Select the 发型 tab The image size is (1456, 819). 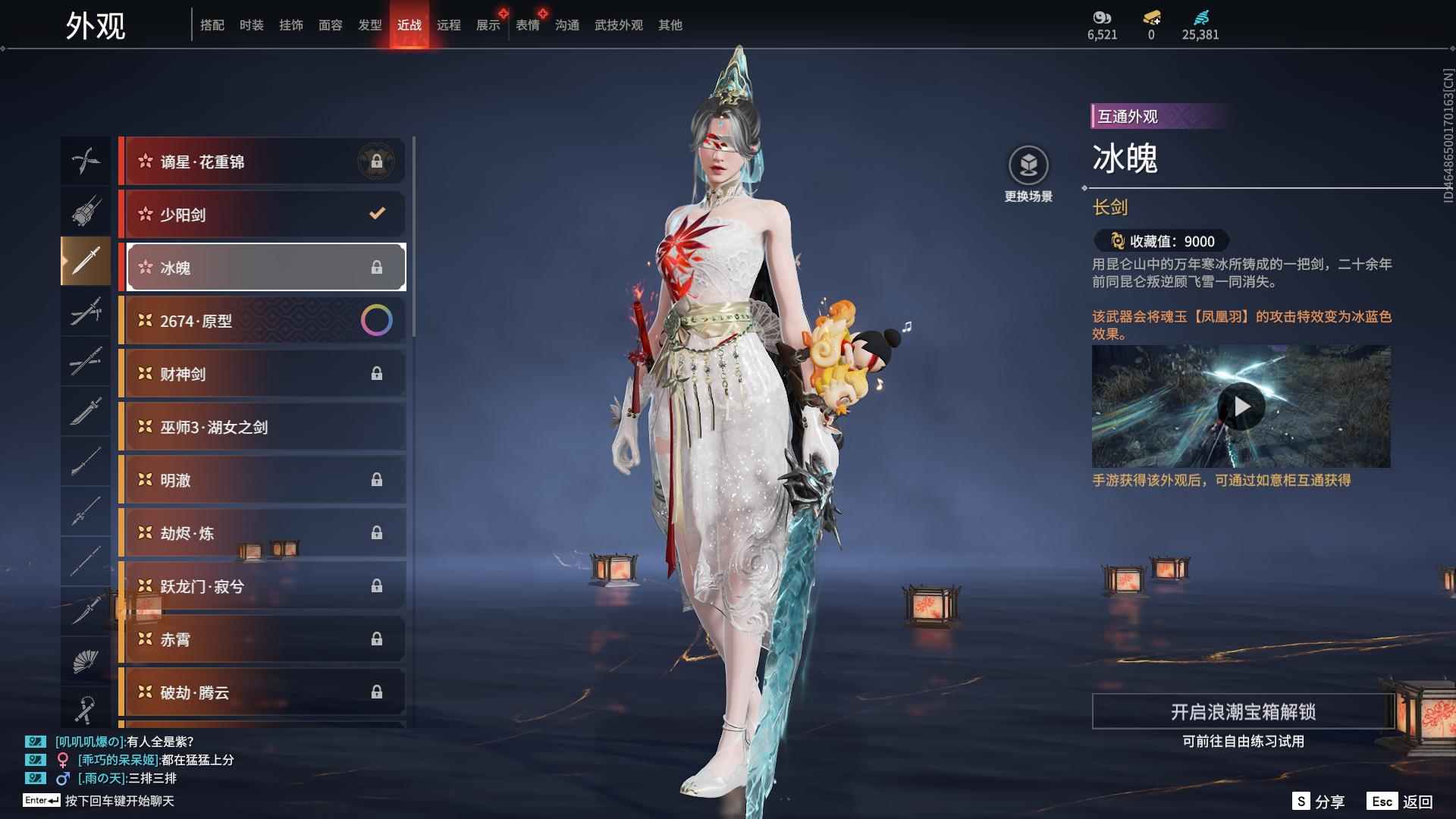[x=369, y=25]
